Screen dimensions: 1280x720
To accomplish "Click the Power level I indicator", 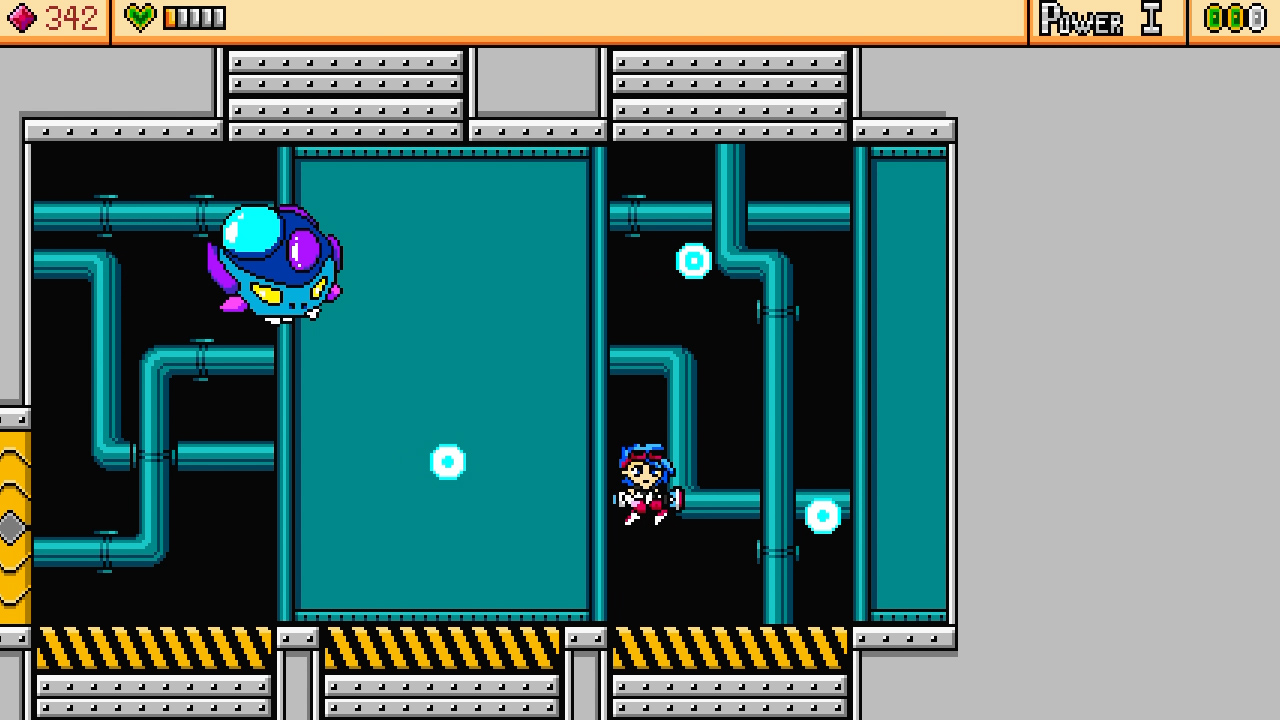I will tap(1098, 17).
